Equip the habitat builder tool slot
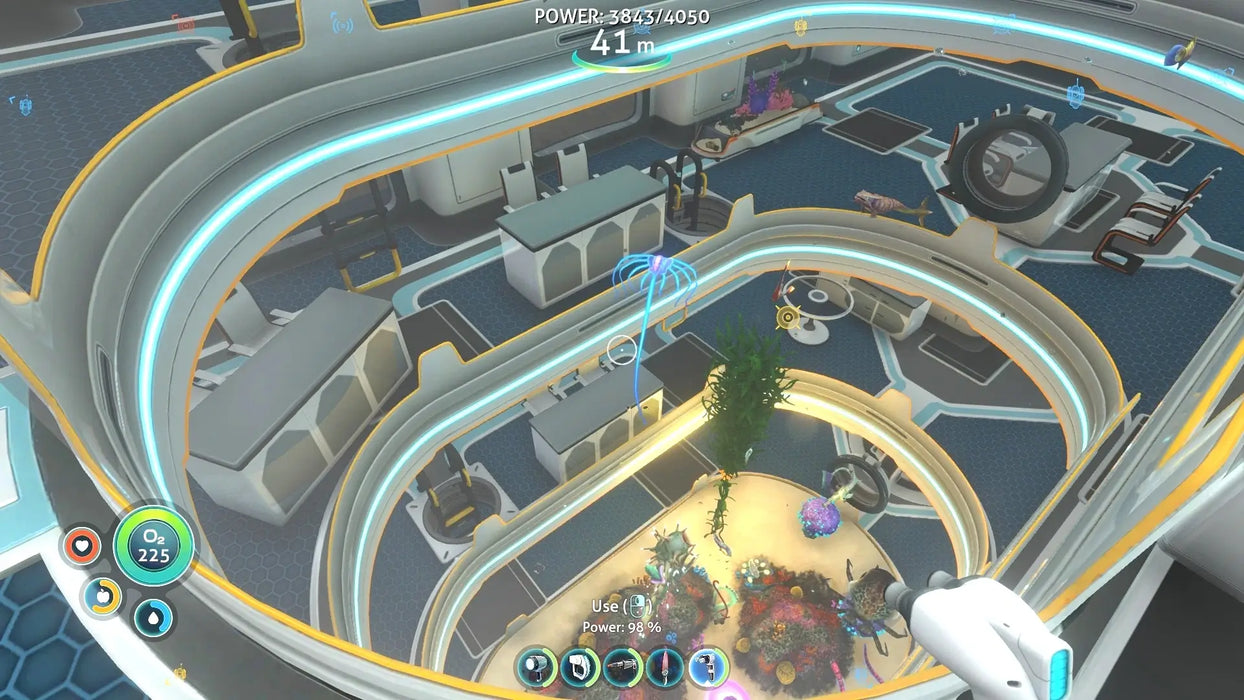Screen dimensions: 1244x700 pyautogui.click(x=580, y=667)
